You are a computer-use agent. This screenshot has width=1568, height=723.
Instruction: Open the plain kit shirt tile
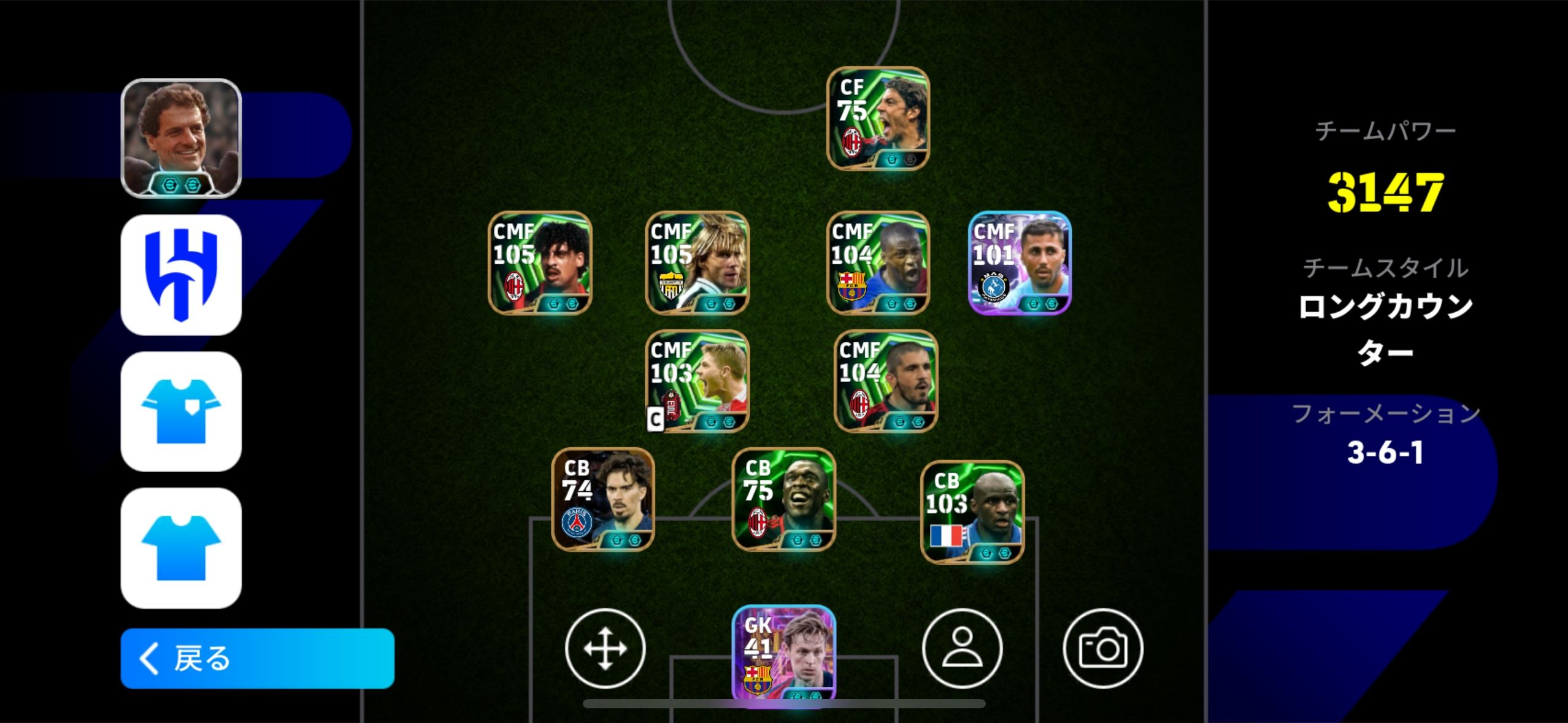click(181, 548)
